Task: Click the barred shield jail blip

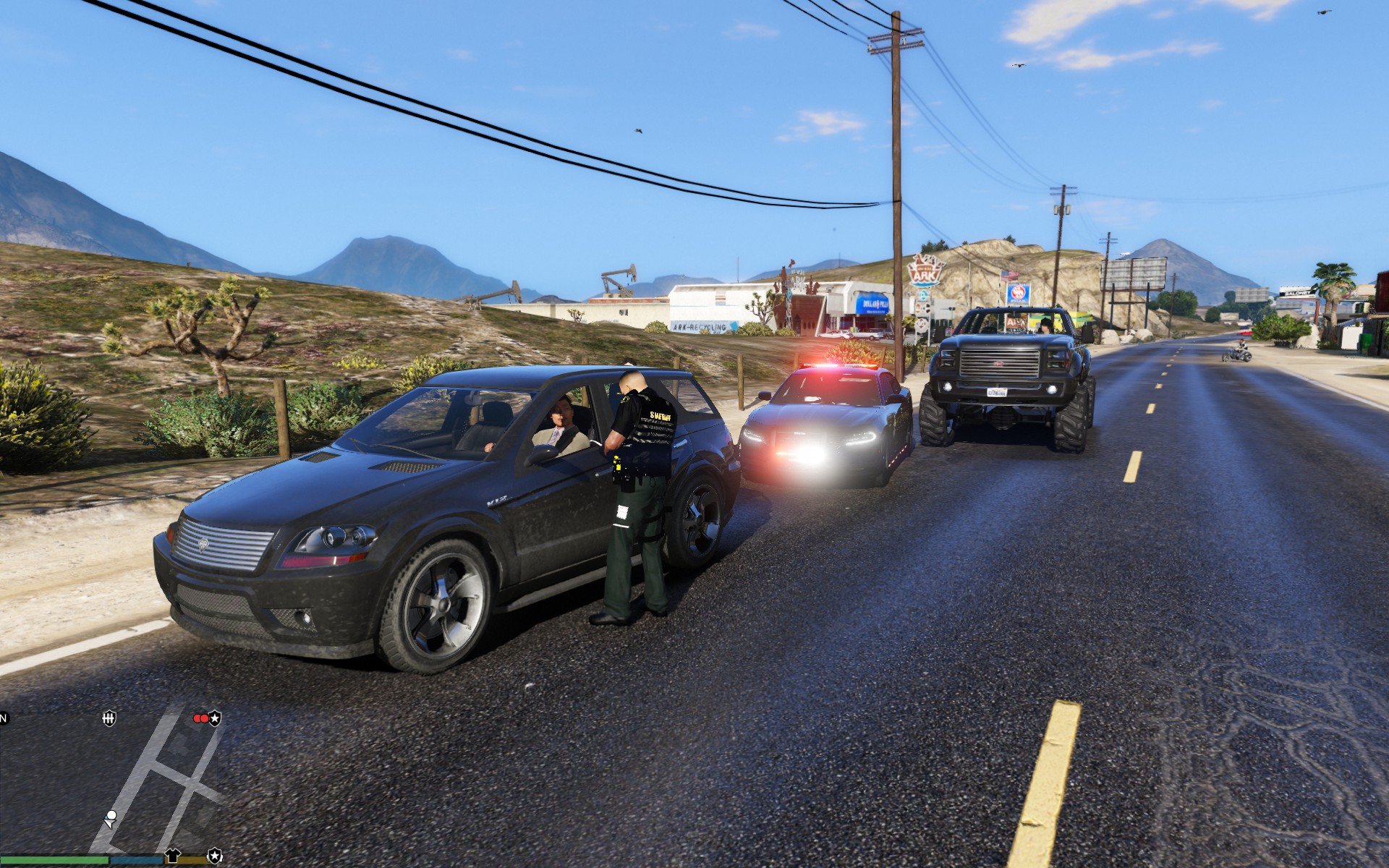Action: (x=109, y=718)
